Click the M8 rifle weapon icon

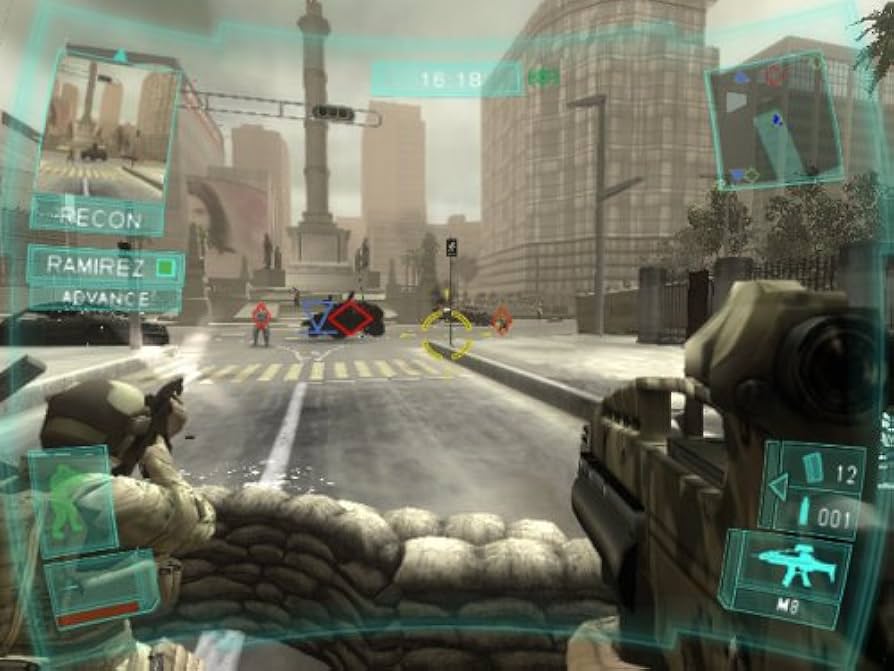coord(786,566)
